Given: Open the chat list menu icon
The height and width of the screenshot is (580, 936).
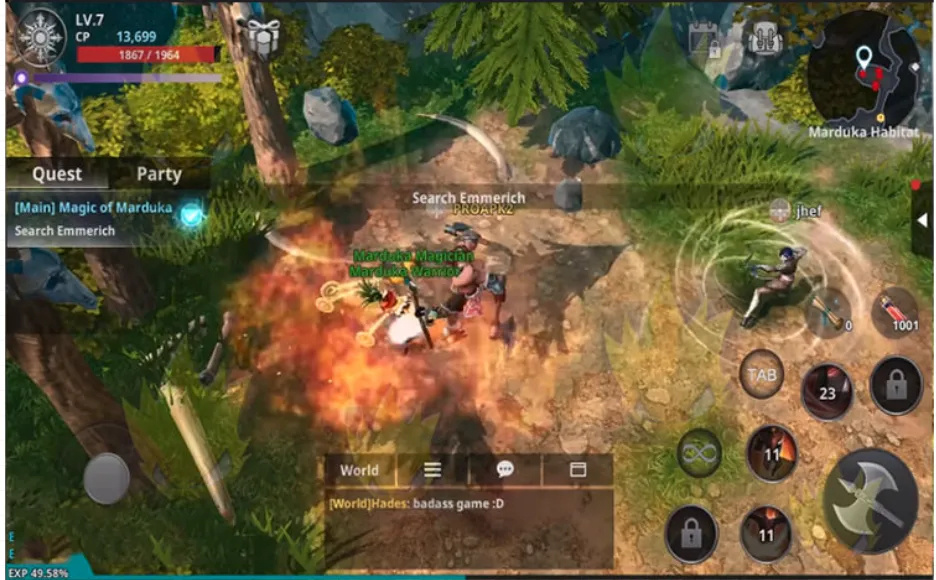Looking at the screenshot, I should tap(432, 470).
